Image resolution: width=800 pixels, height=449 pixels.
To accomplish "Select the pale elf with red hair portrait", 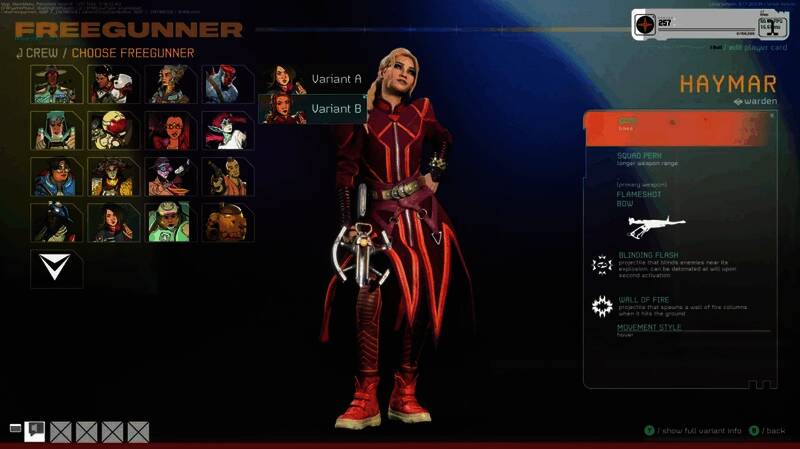I will [x=227, y=131].
